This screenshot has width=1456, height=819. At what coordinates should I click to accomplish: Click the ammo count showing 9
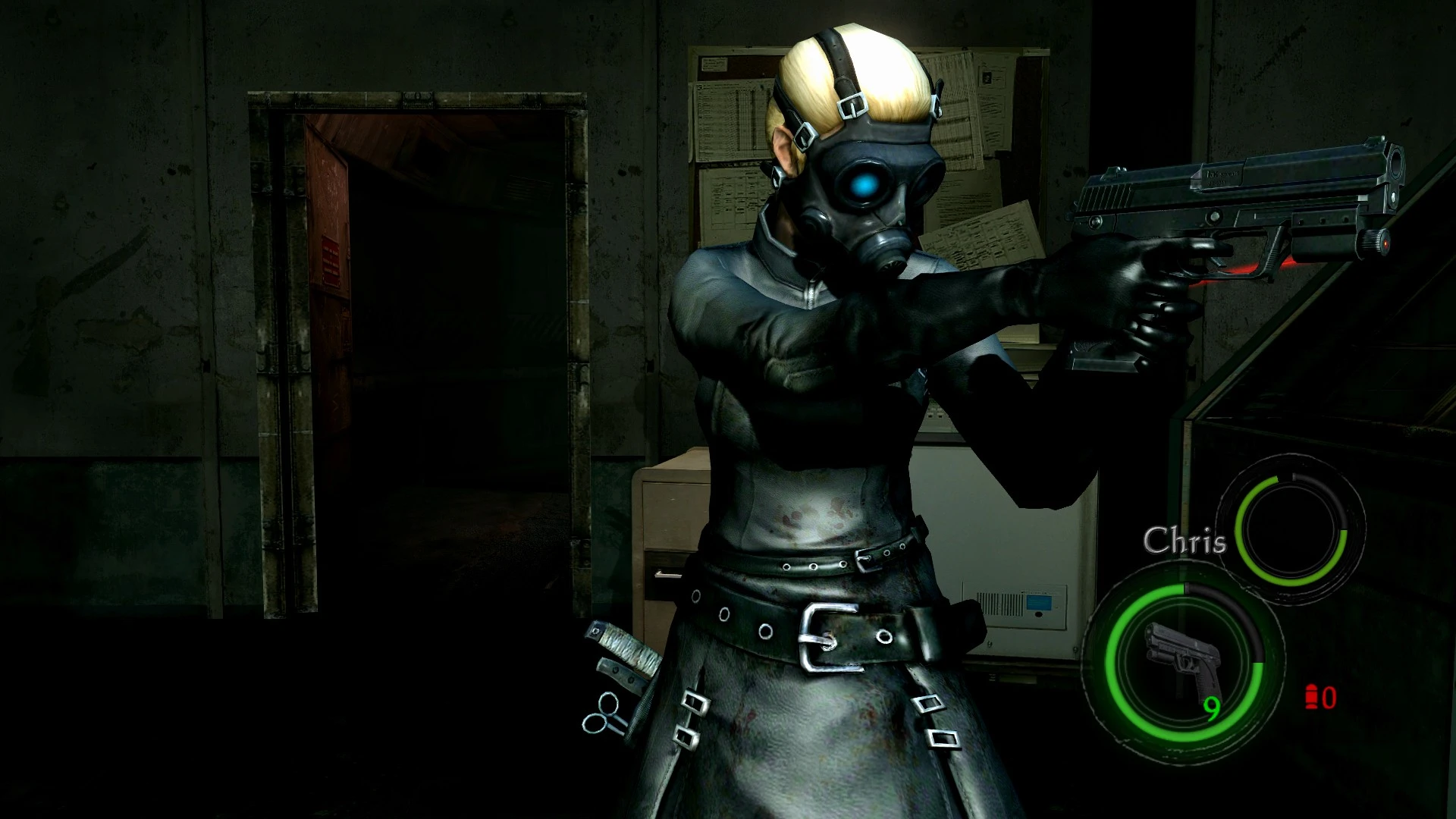(x=1213, y=709)
